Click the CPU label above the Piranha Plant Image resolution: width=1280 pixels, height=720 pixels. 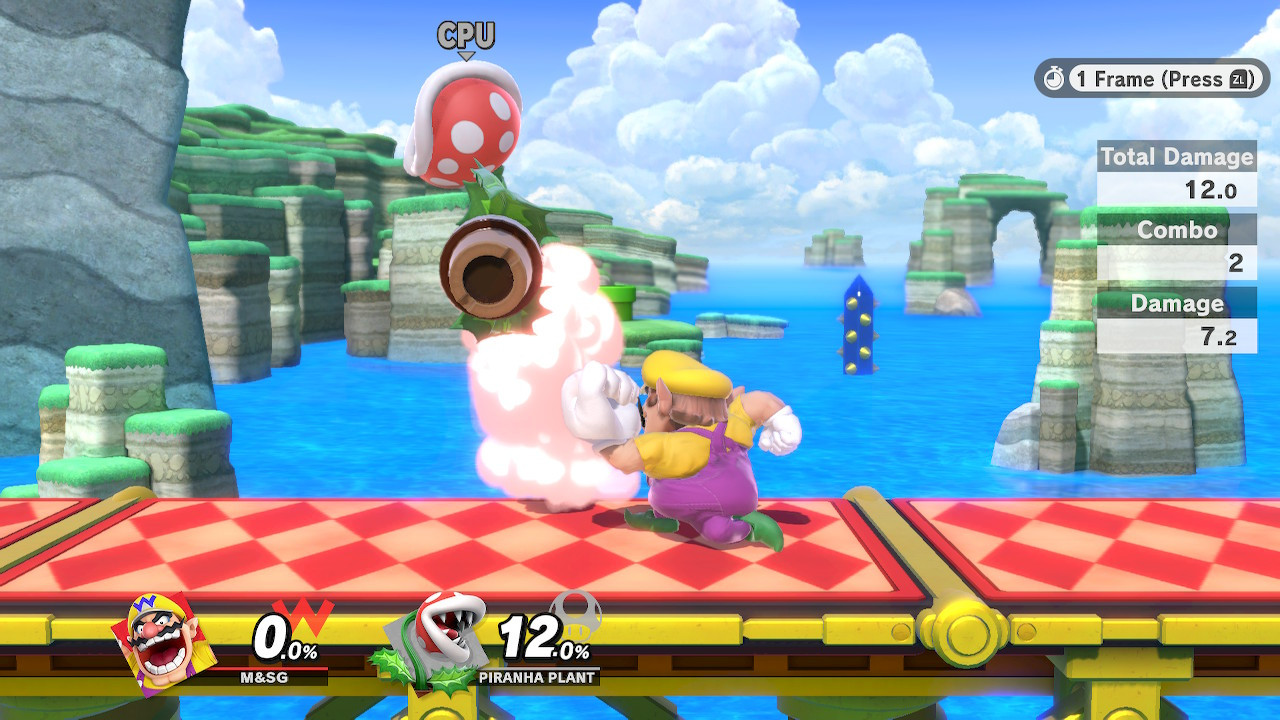pyautogui.click(x=464, y=35)
